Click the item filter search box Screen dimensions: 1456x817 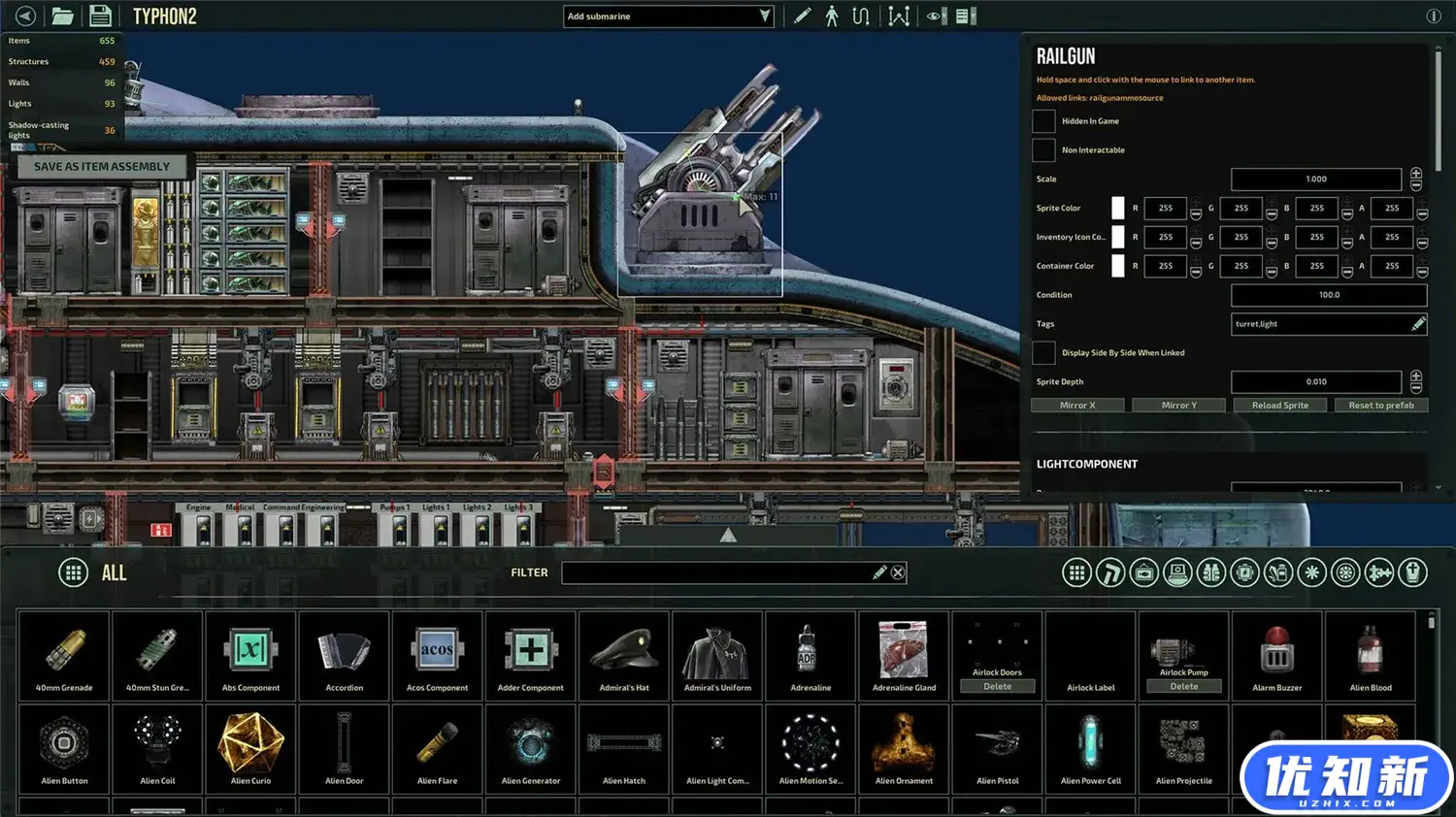pyautogui.click(x=718, y=572)
